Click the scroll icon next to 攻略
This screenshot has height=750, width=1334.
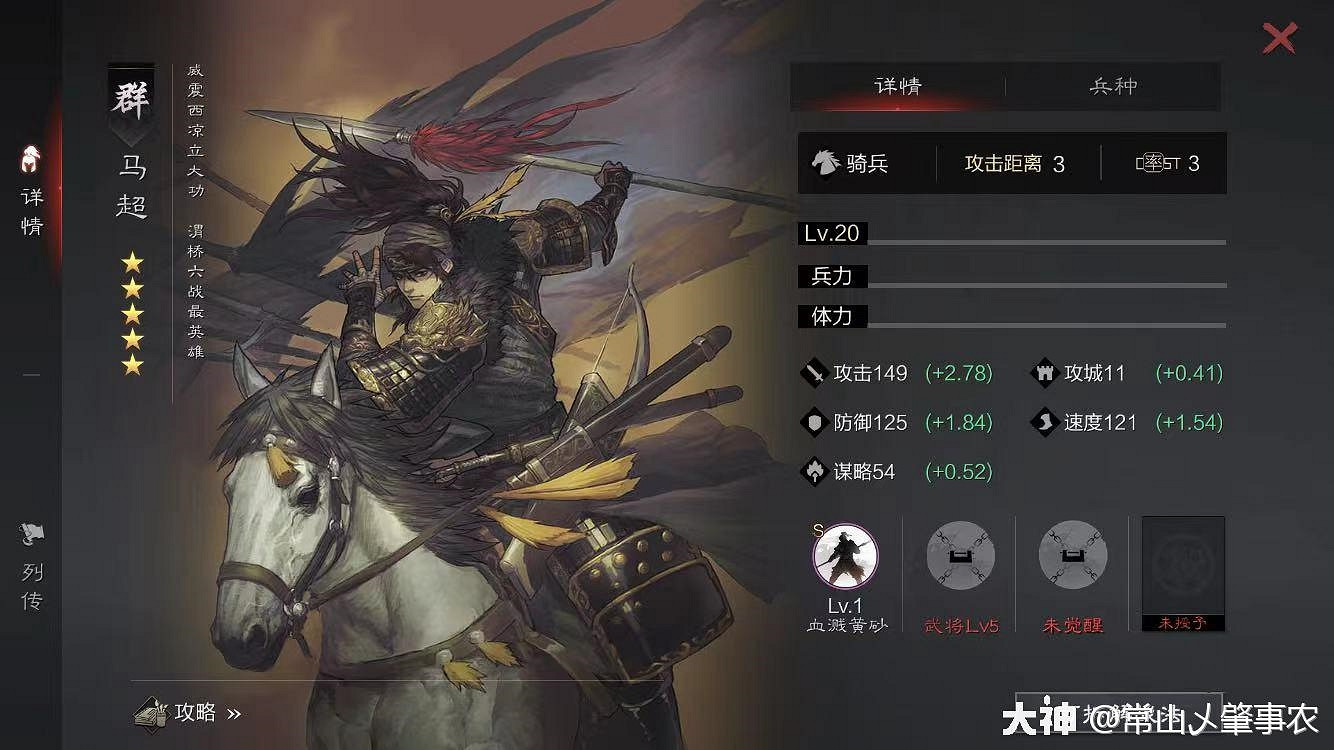(x=151, y=713)
